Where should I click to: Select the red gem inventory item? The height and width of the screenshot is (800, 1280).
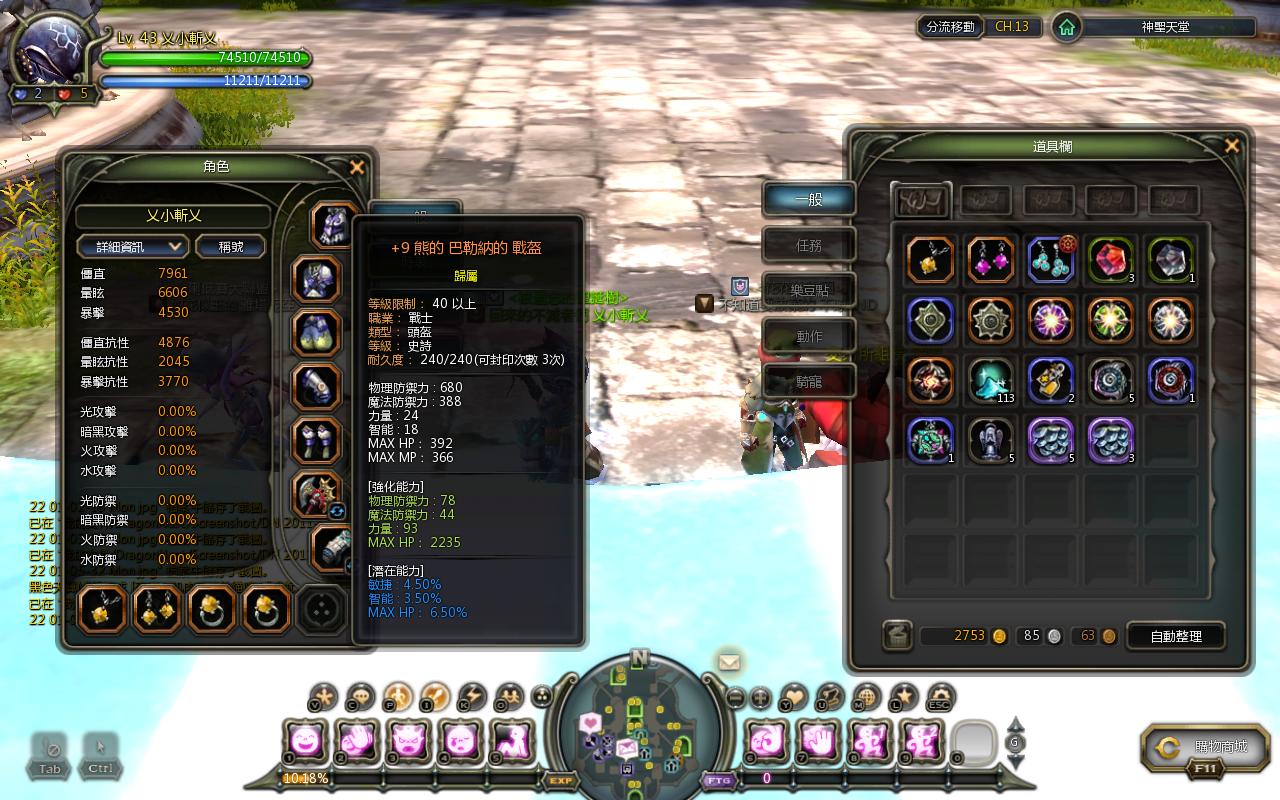point(1110,260)
